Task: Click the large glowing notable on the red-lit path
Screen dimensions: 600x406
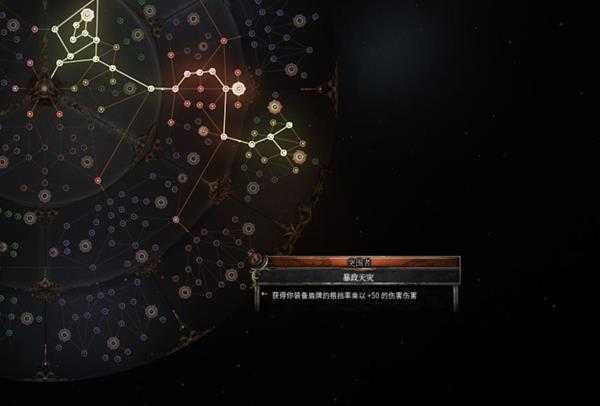Action: (238, 89)
